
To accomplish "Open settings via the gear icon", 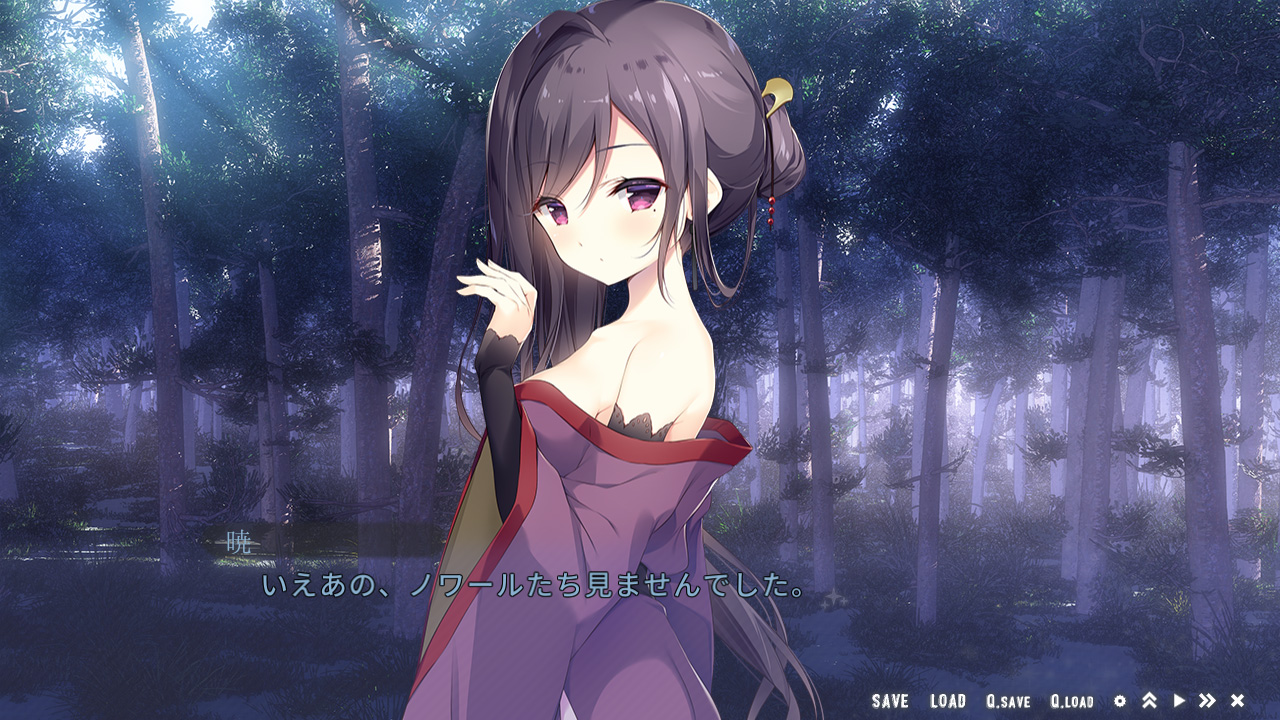I will pyautogui.click(x=1120, y=701).
